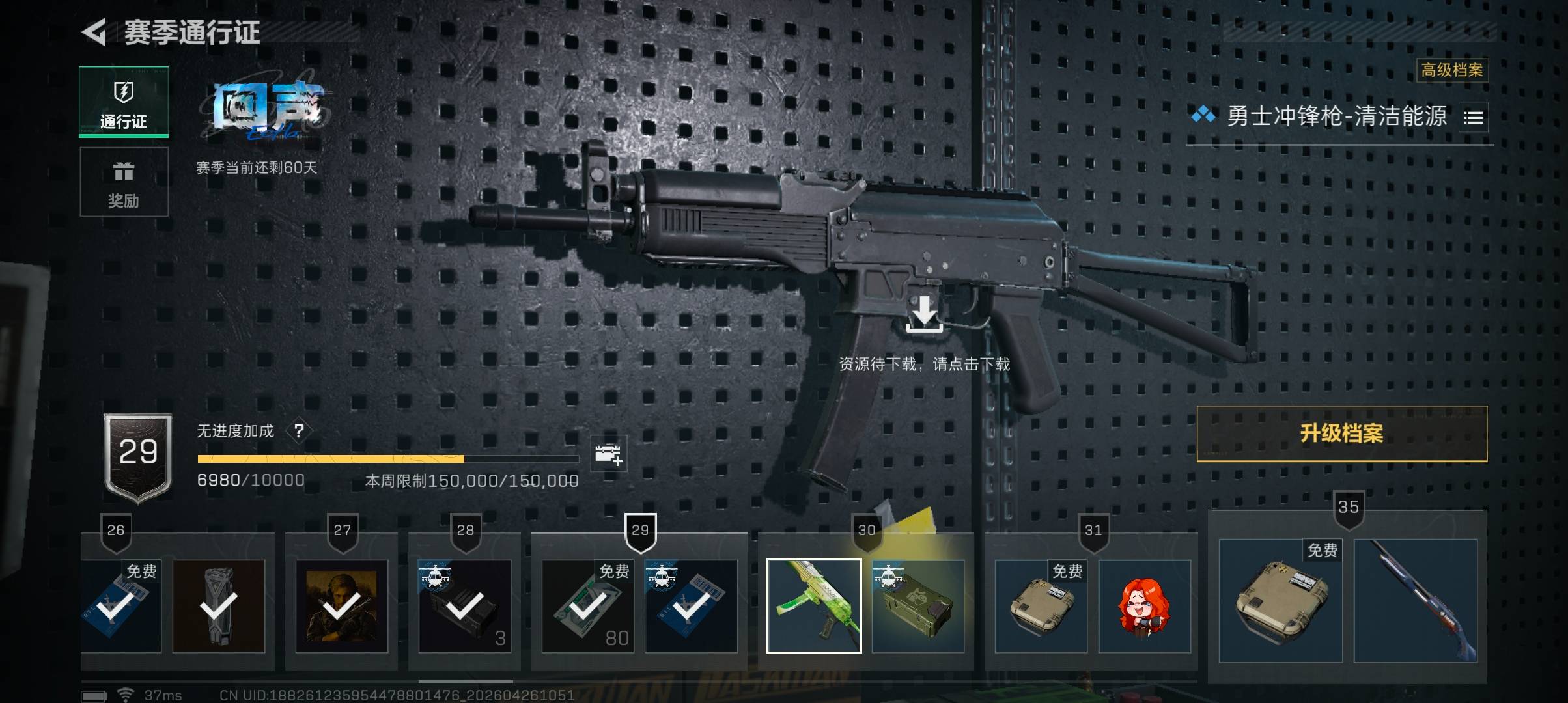Click the 升级档案 upgrade button
The image size is (1568, 703).
[x=1341, y=434]
